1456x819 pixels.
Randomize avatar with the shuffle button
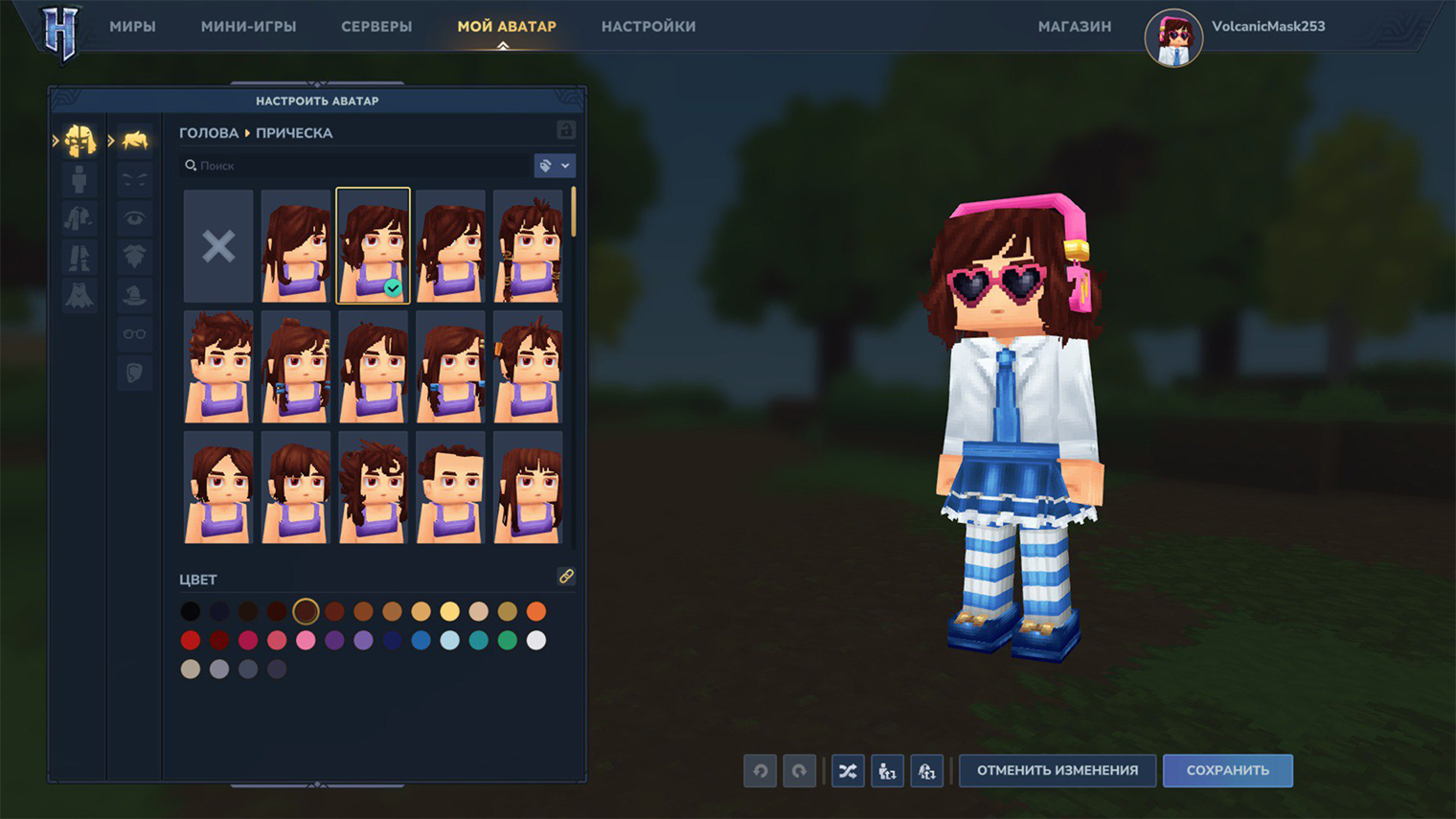point(848,770)
